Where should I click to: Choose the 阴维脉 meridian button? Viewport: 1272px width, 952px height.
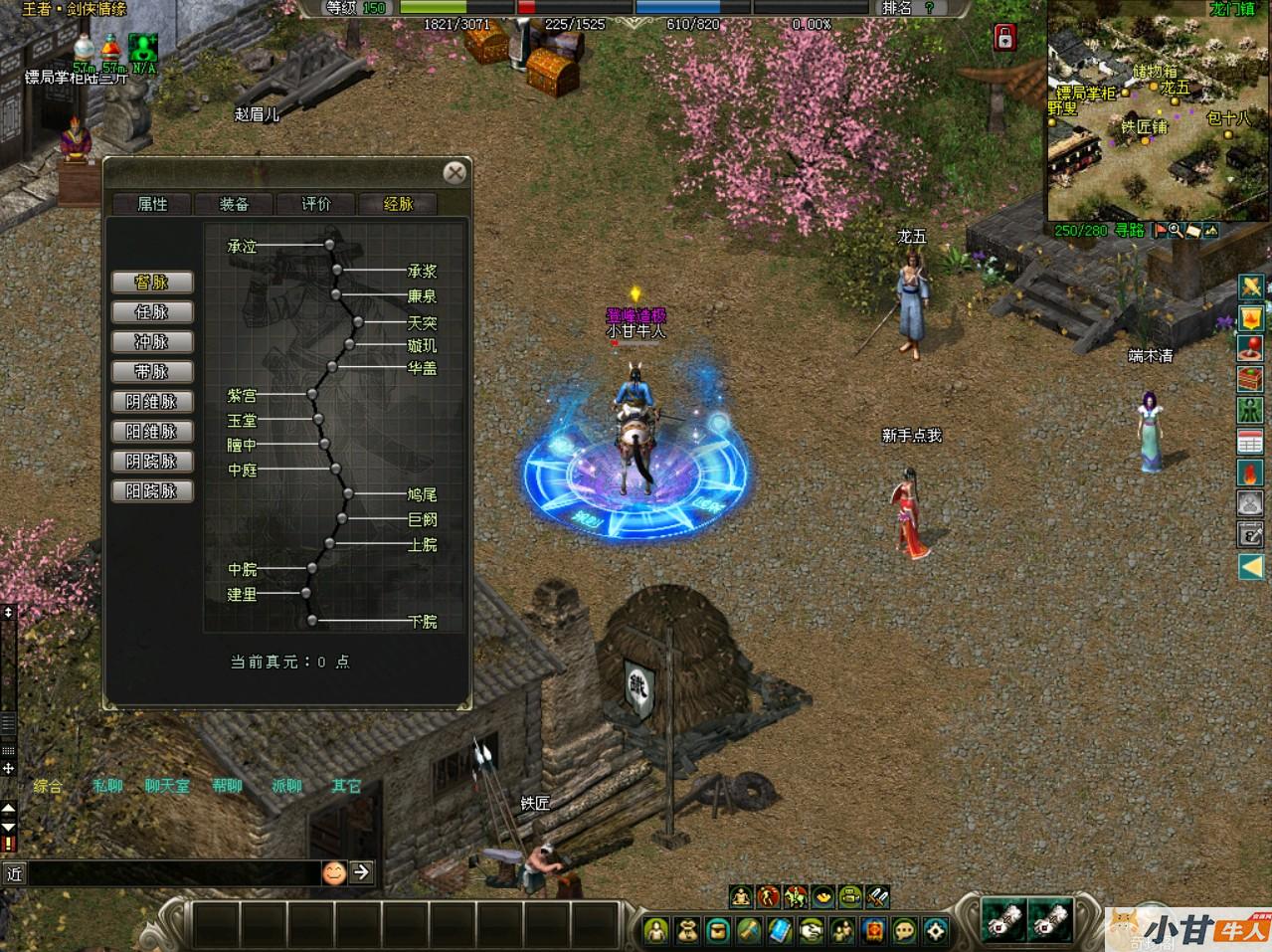point(152,402)
